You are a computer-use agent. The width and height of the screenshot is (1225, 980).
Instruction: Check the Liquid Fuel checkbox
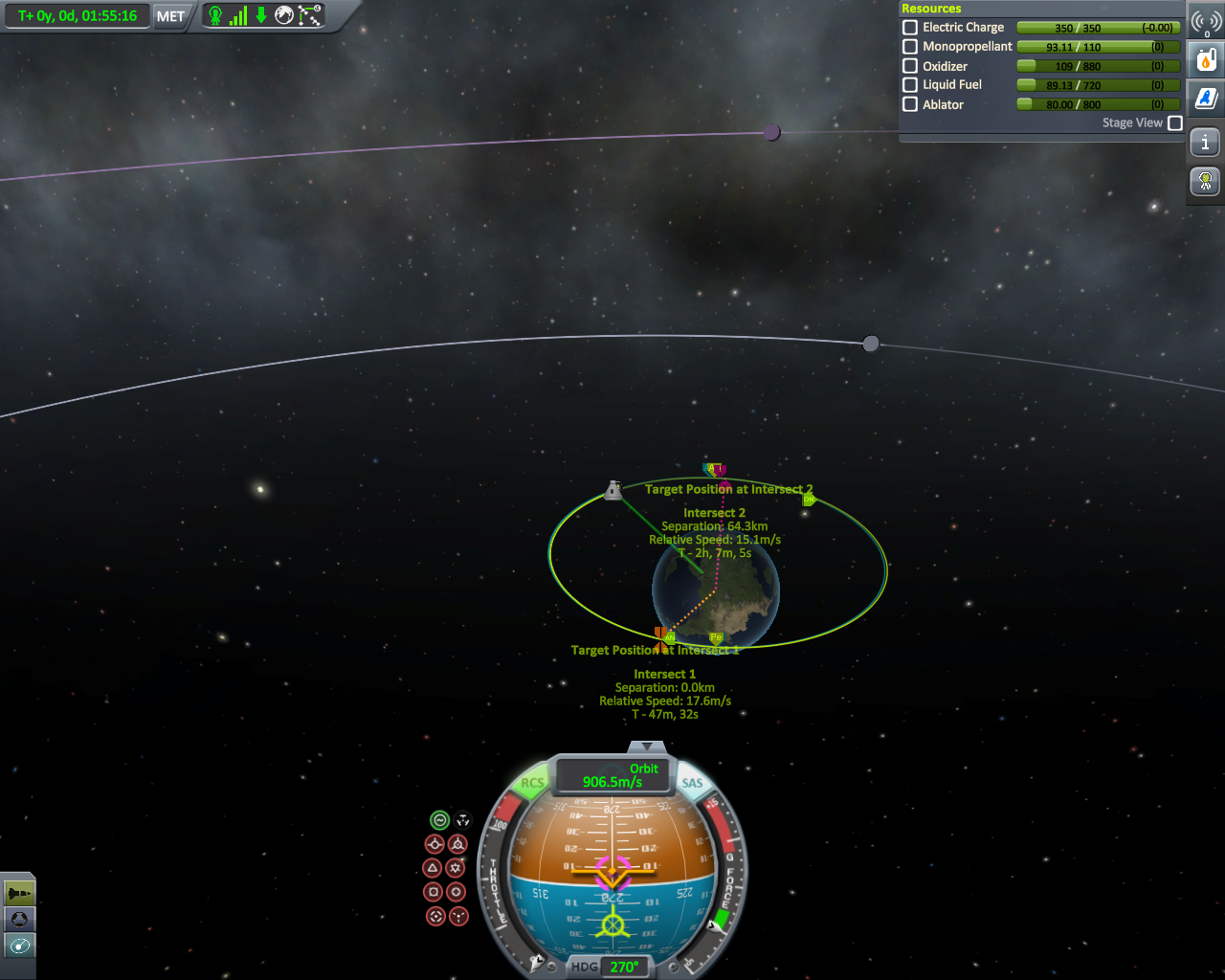pyautogui.click(x=910, y=85)
